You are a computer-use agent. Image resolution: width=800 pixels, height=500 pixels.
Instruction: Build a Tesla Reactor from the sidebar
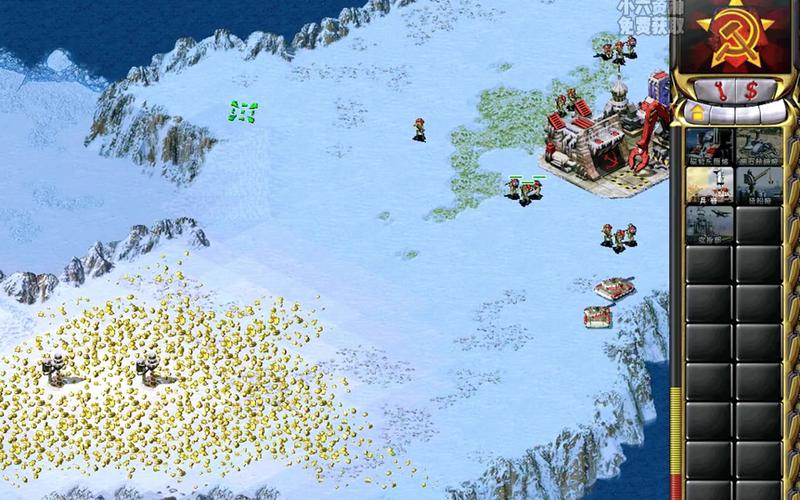click(x=709, y=146)
